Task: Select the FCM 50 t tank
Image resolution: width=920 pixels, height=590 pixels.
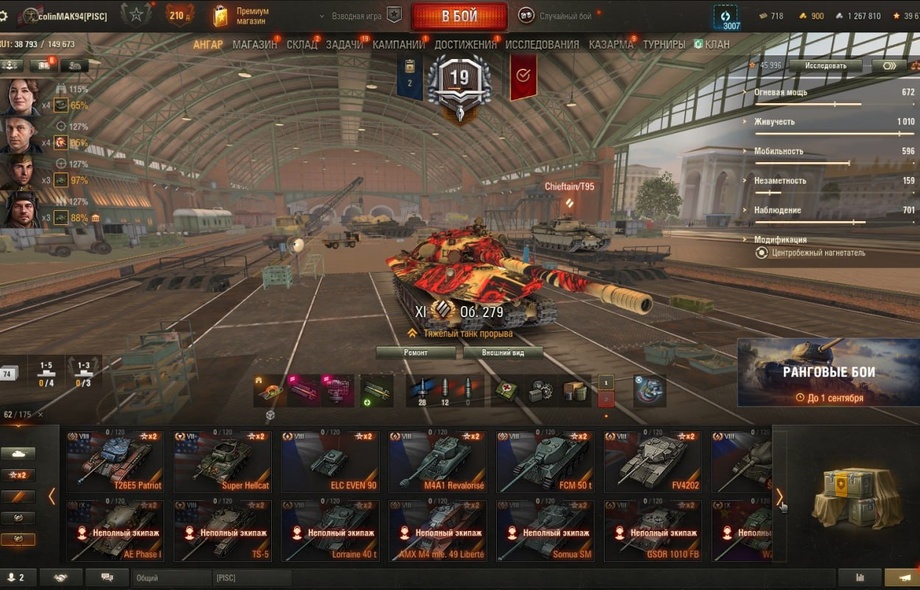Action: point(544,461)
